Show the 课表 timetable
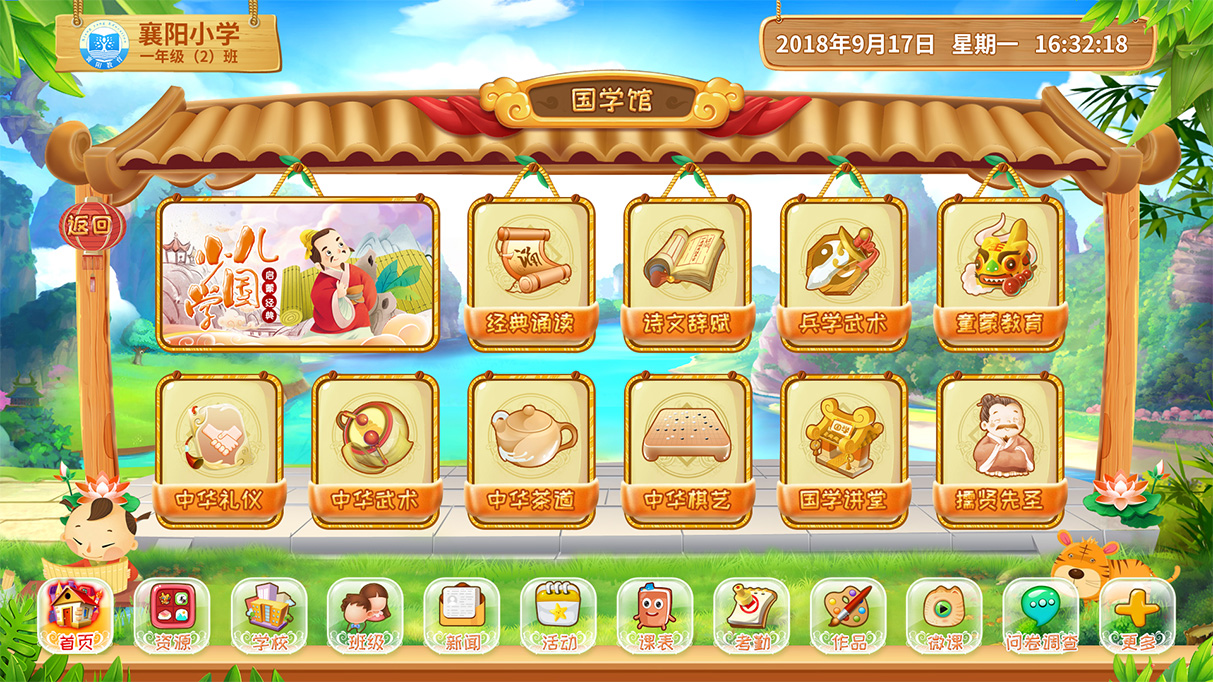The height and width of the screenshot is (682, 1213). pyautogui.click(x=654, y=615)
